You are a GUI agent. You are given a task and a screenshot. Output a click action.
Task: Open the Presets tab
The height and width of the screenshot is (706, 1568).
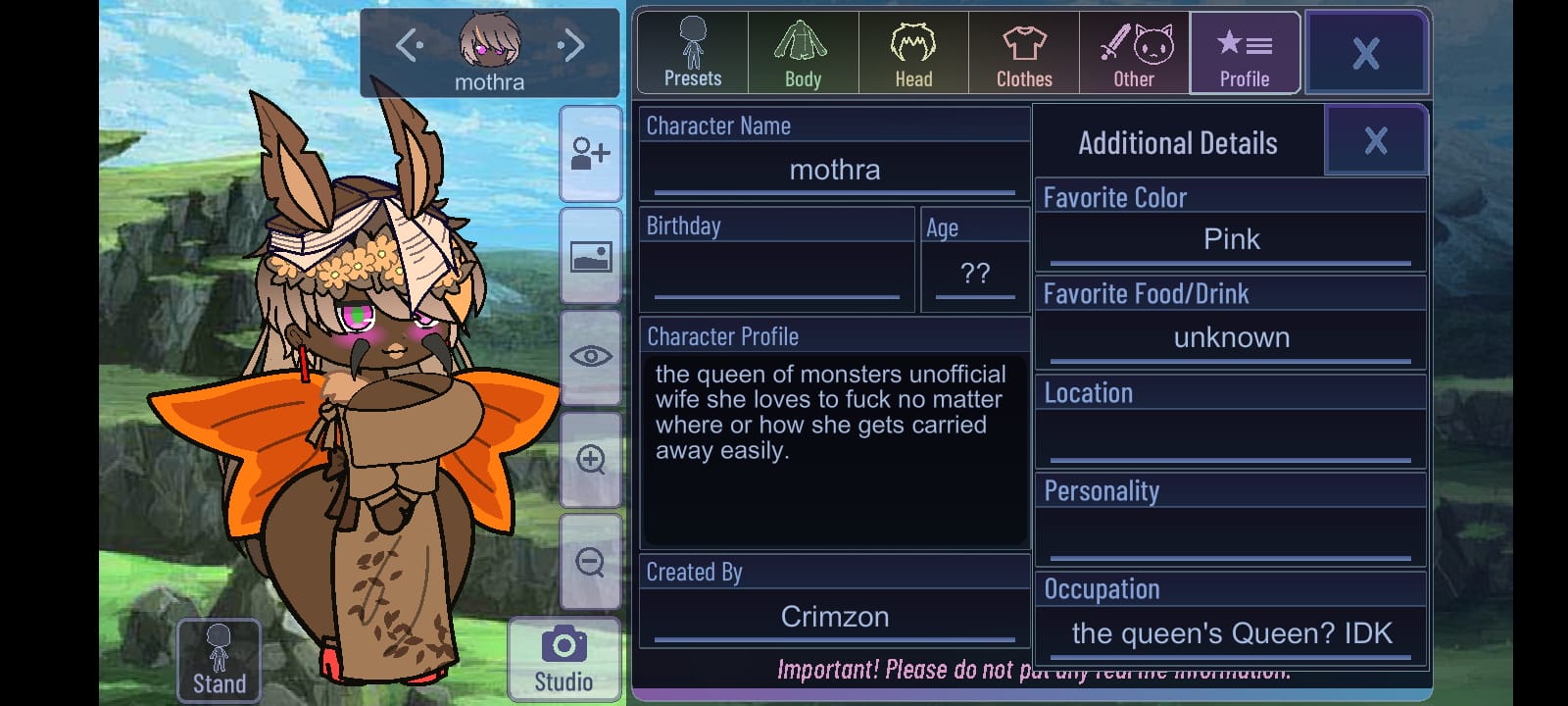[693, 53]
